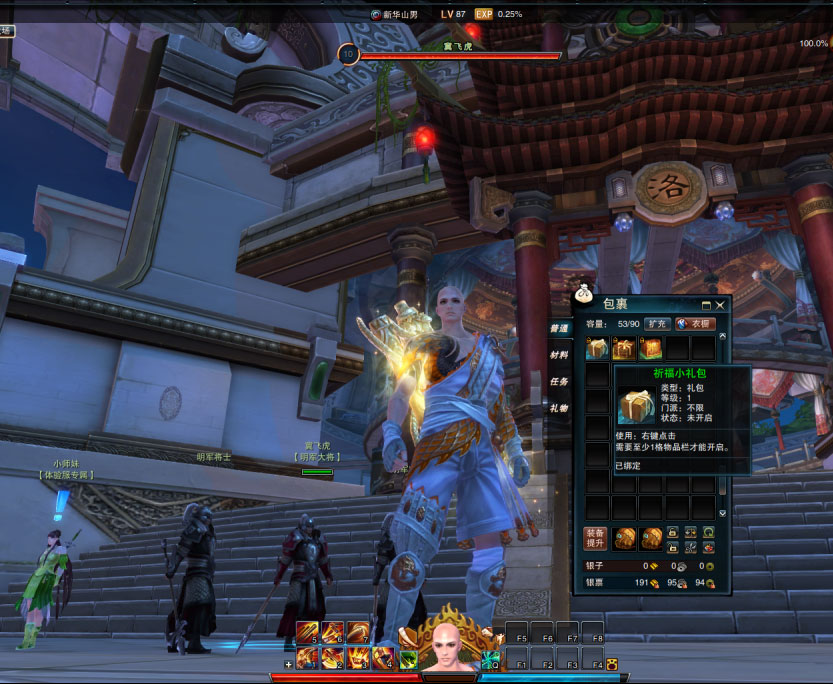Open the 任务 quest items tab
Image resolution: width=833 pixels, height=684 pixels.
click(560, 381)
